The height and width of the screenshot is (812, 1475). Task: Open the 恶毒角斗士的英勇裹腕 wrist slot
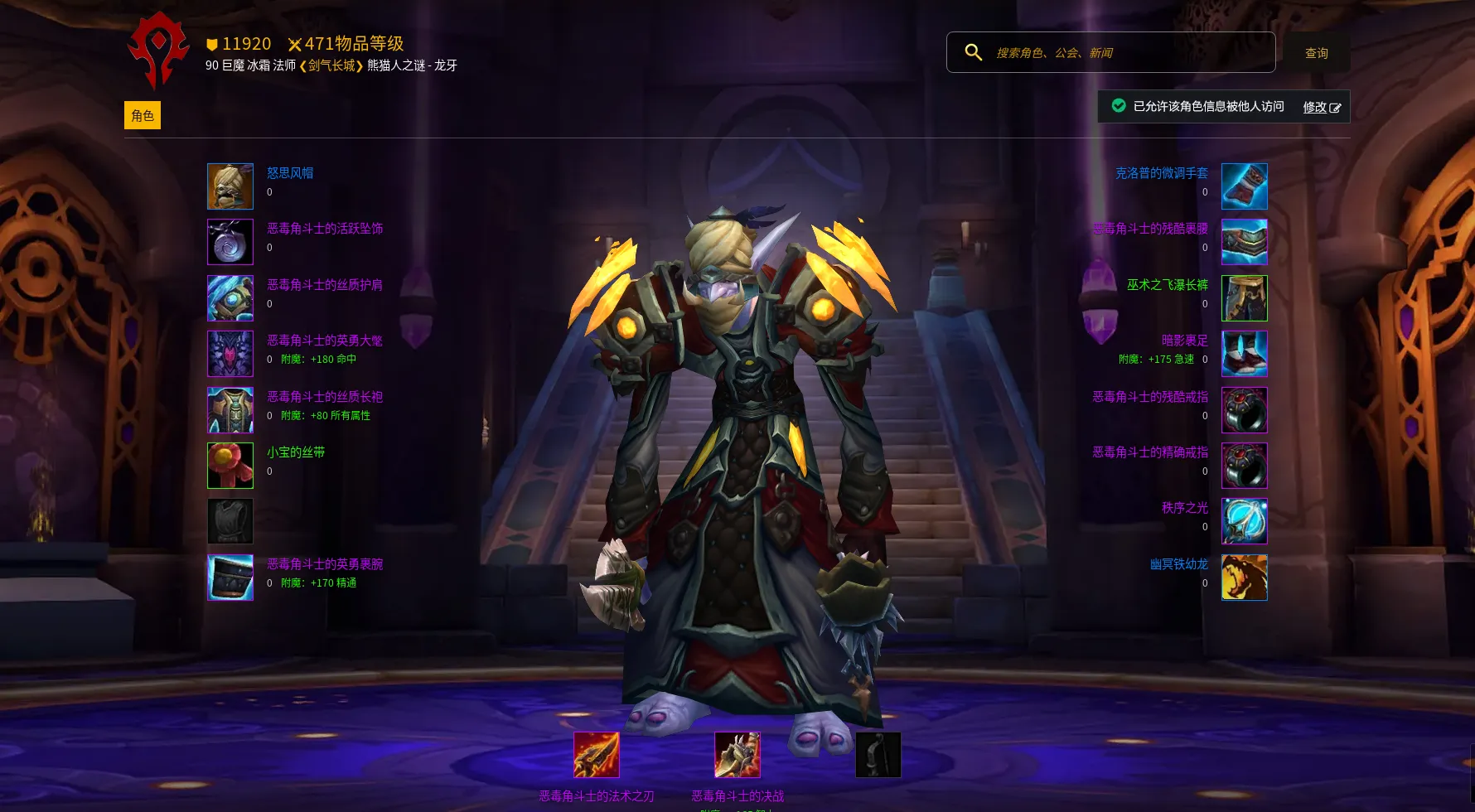(230, 578)
